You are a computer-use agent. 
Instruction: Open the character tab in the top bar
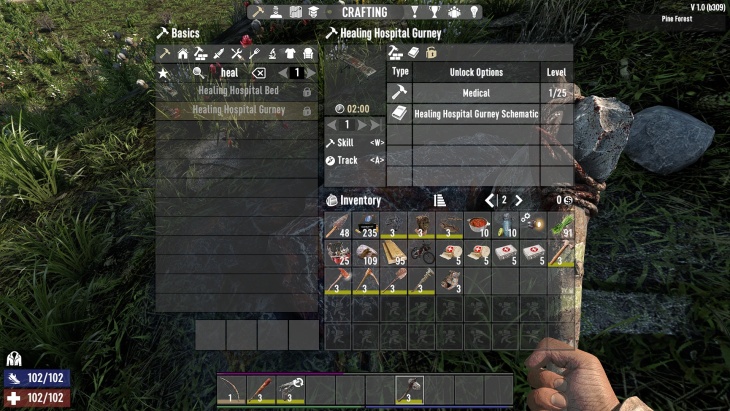275,12
